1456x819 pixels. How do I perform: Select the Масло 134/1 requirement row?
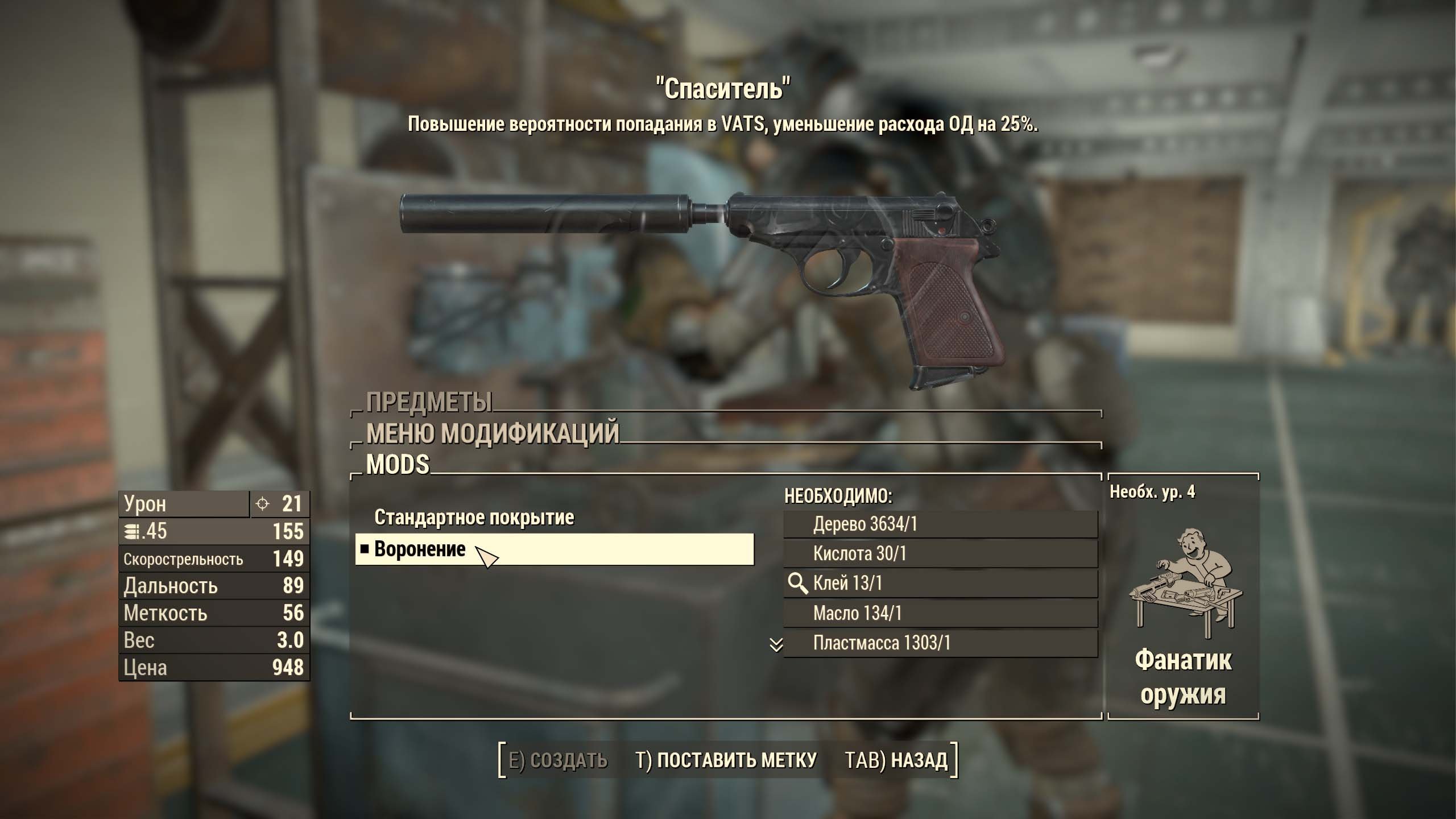940,613
